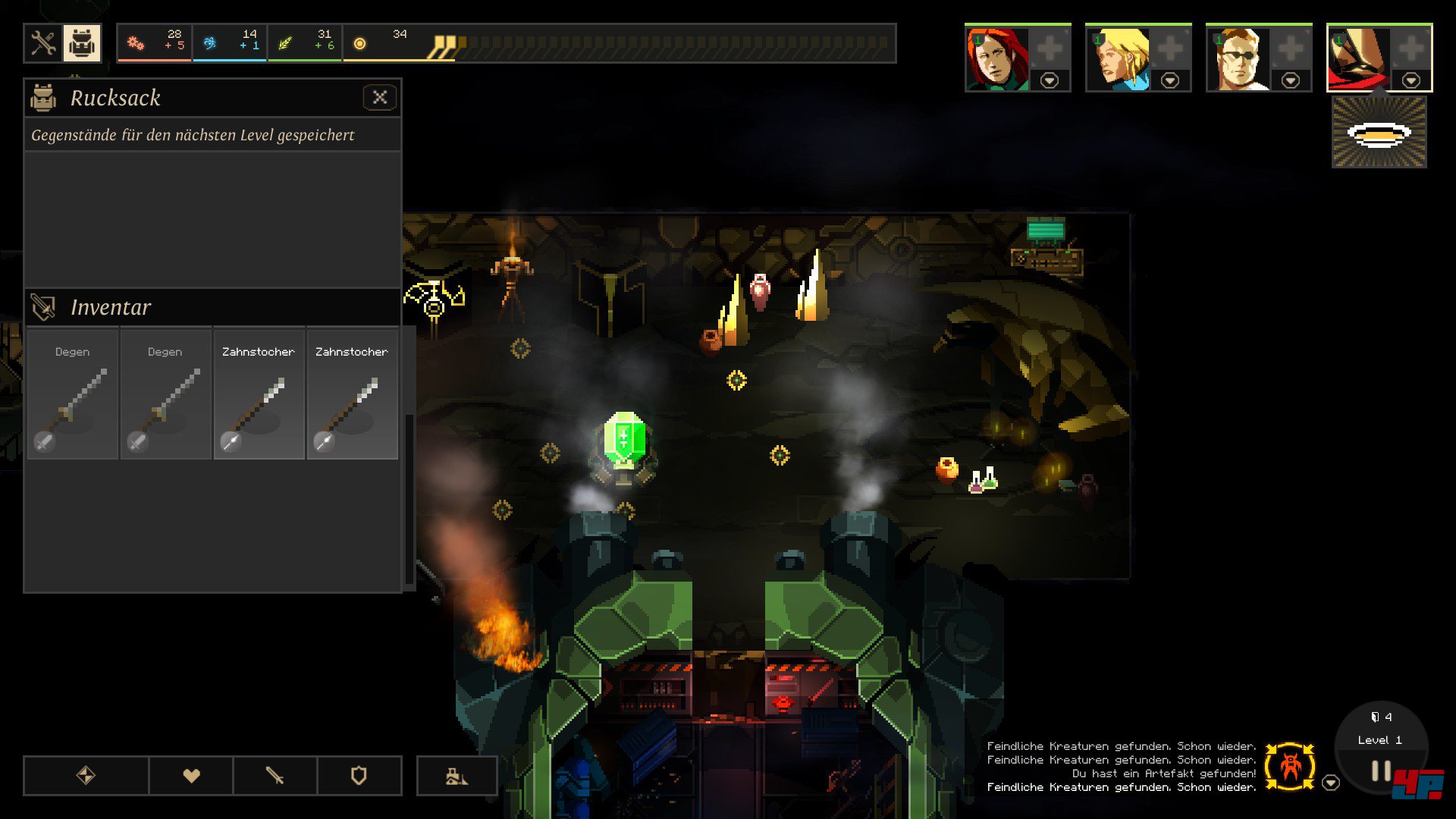Activate the hero skill icon below the selected portrait

[1379, 134]
